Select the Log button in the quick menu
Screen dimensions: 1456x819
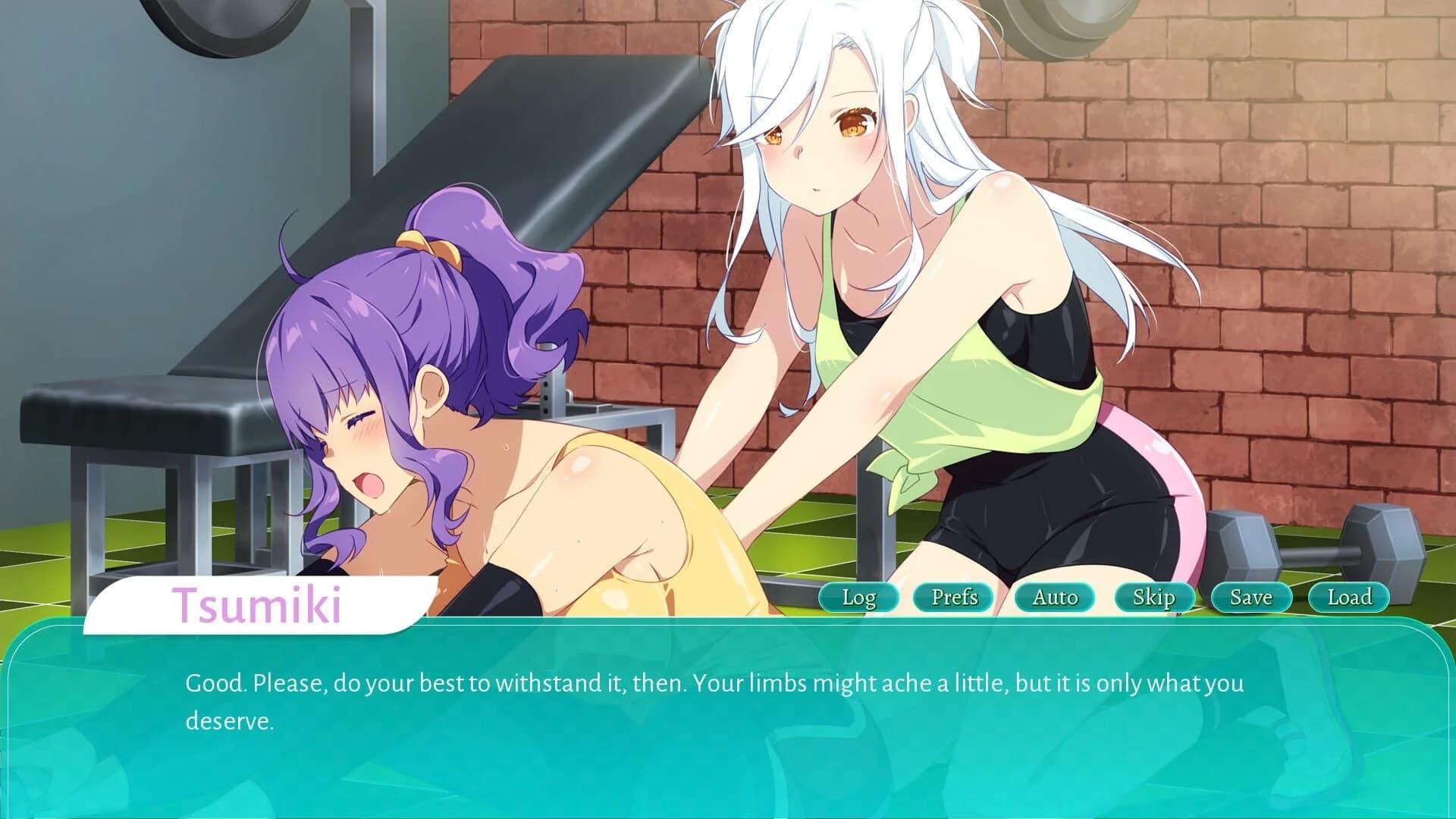click(x=858, y=598)
